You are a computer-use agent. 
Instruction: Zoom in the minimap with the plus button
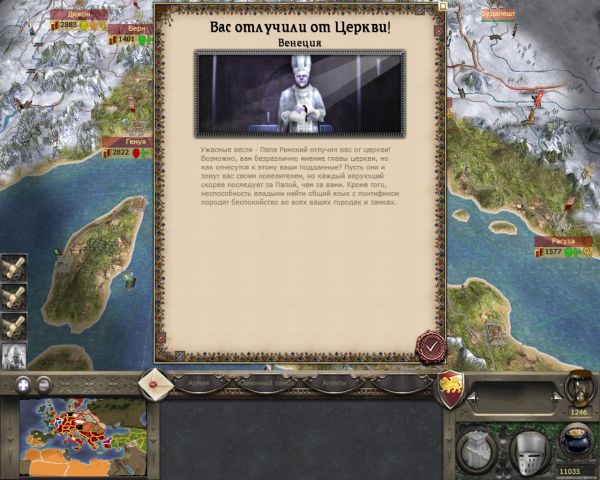pos(23,384)
